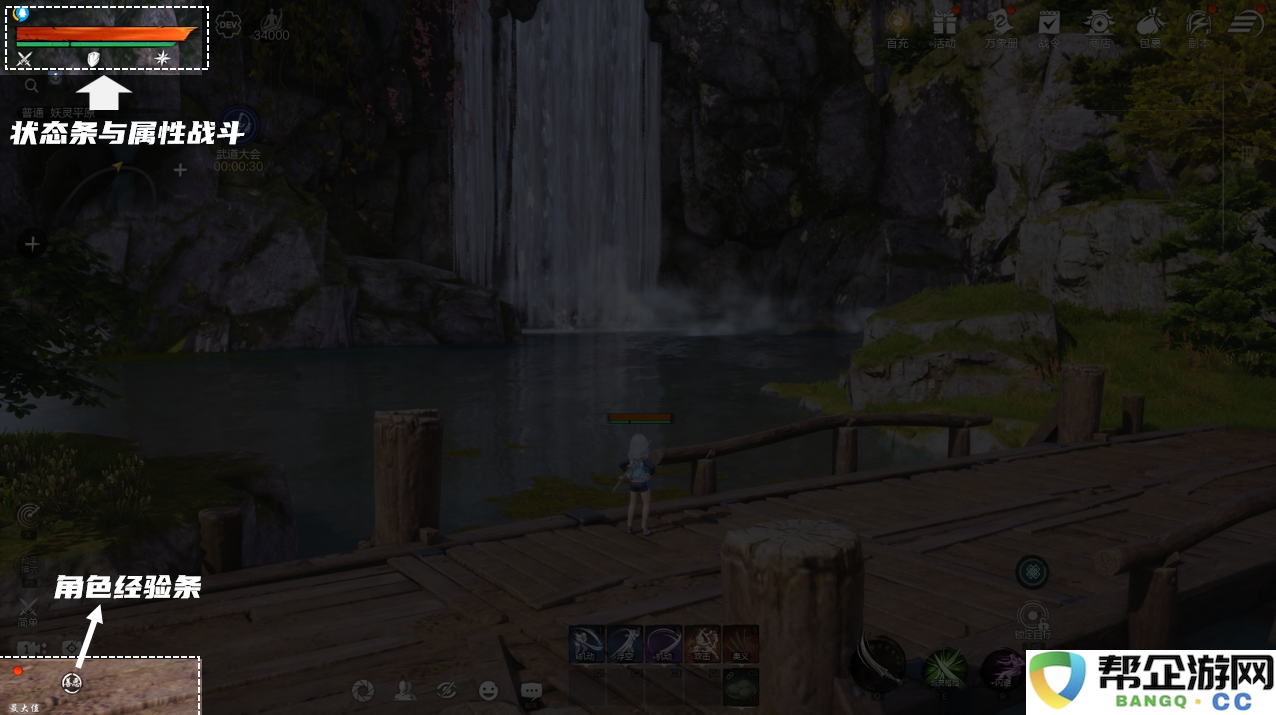Open the striped main menu icon
Viewport: 1276px width, 715px height.
pos(1246,23)
